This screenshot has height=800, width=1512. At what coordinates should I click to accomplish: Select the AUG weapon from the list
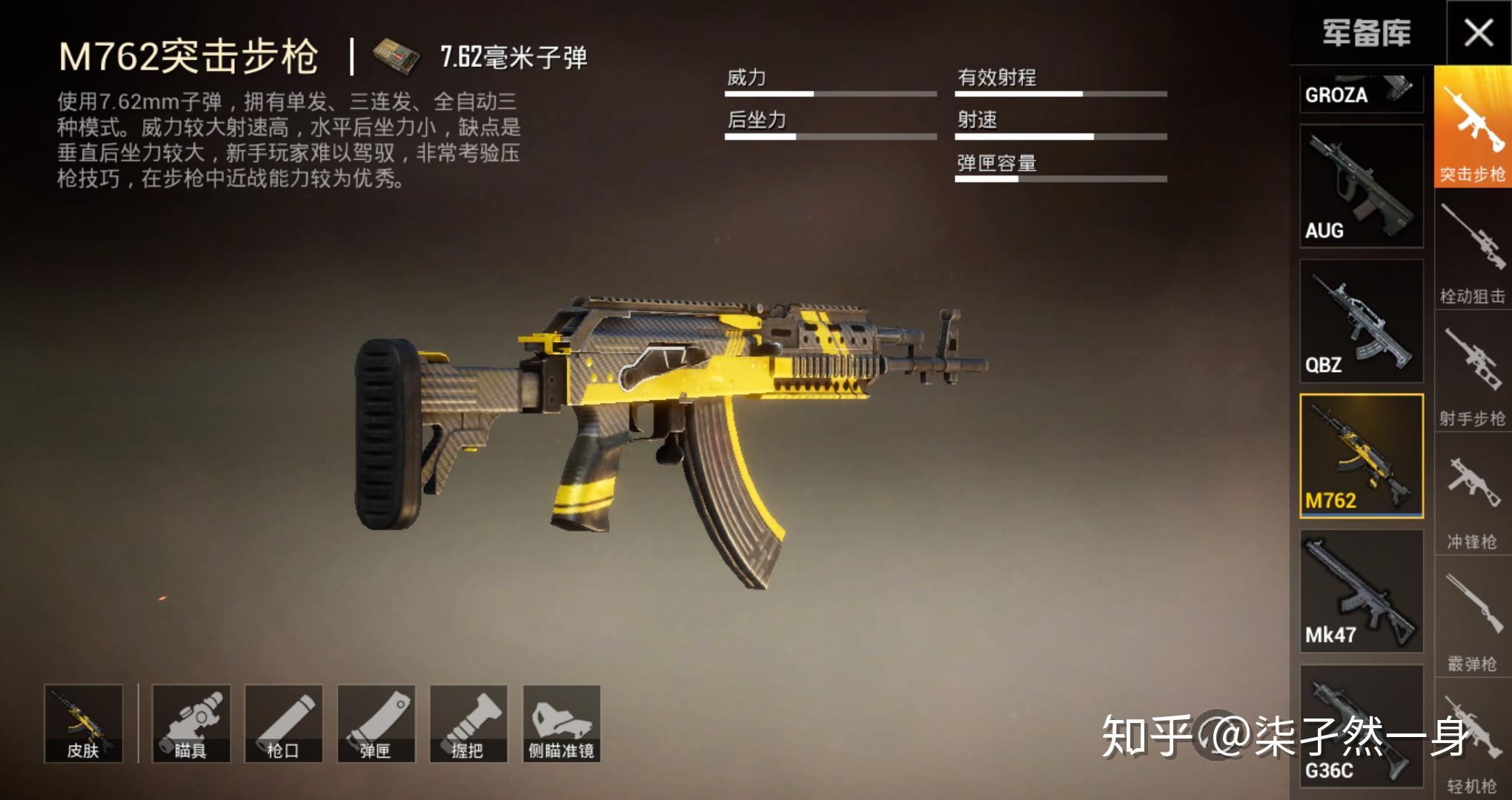point(1362,185)
